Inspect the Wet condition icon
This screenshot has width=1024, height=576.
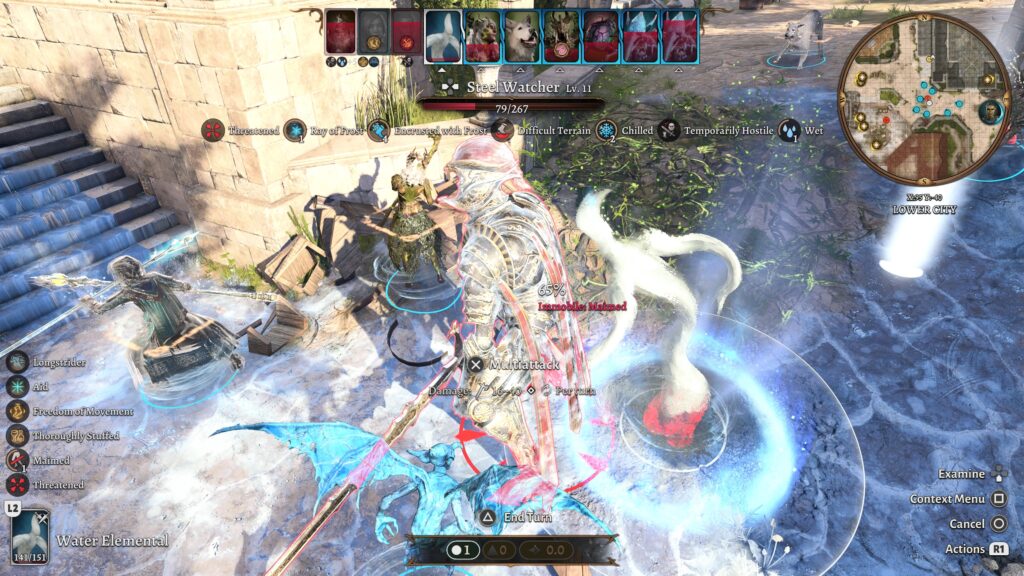tap(789, 130)
